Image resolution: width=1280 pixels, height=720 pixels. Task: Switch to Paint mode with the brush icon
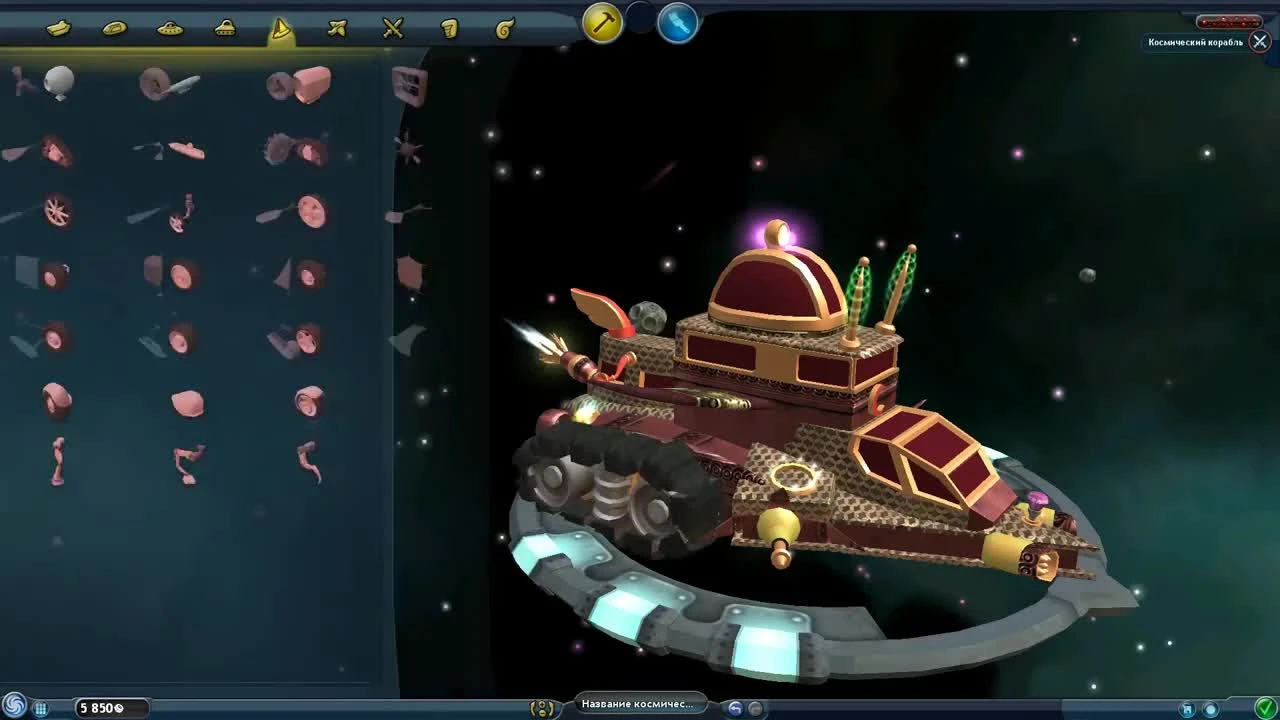pos(678,24)
